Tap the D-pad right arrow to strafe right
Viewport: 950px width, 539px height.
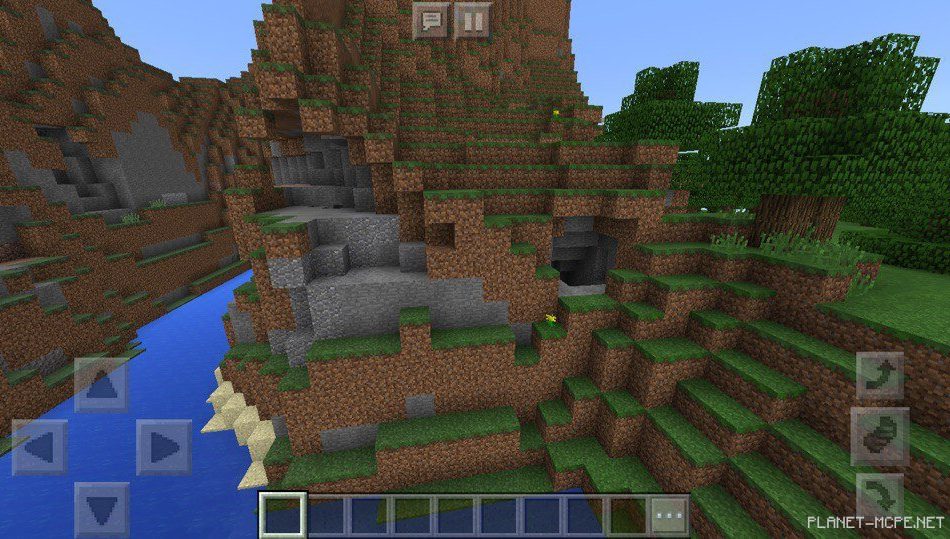click(x=163, y=447)
